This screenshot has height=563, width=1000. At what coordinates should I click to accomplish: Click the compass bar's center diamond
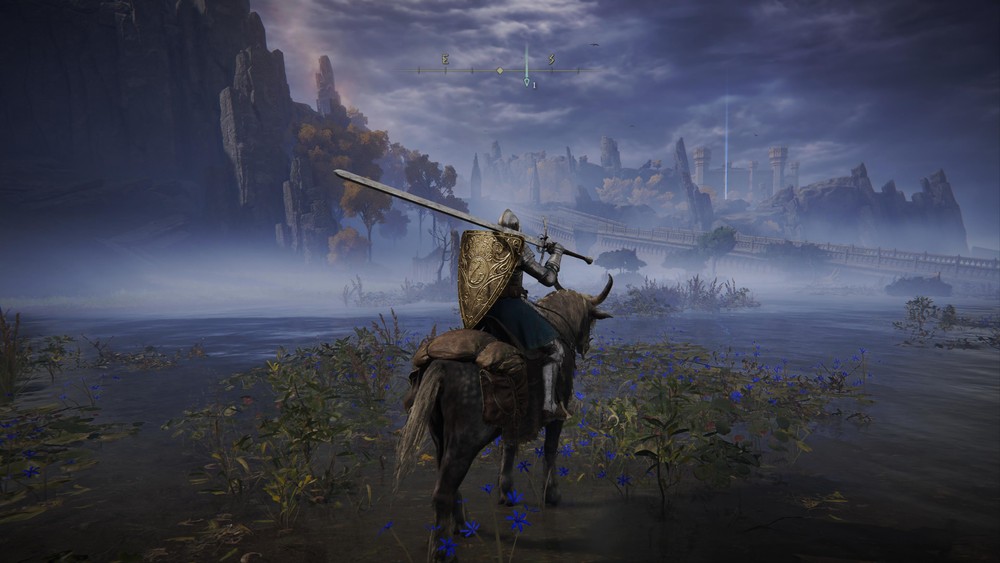tap(499, 70)
